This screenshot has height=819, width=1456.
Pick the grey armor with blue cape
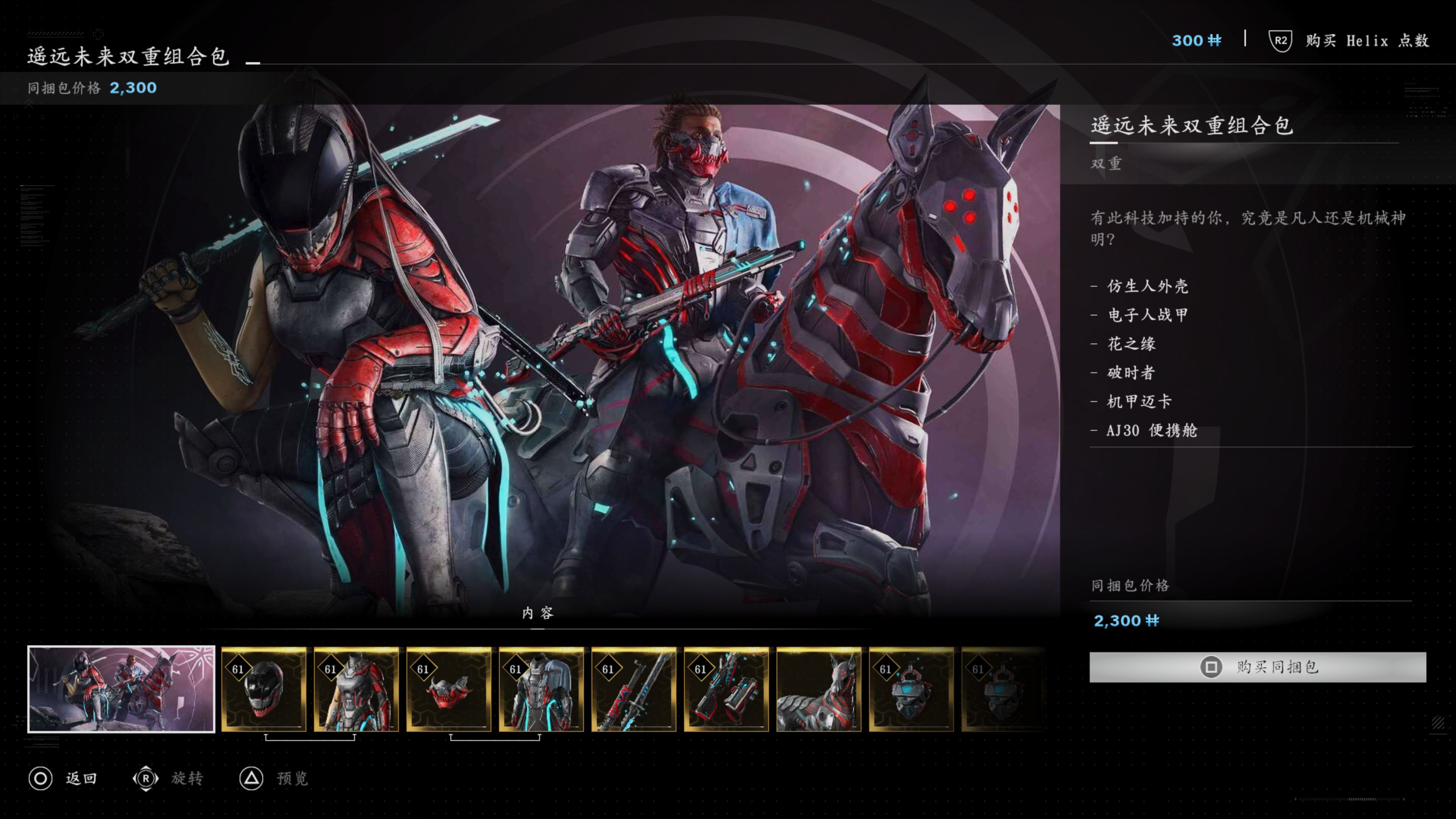point(541,689)
